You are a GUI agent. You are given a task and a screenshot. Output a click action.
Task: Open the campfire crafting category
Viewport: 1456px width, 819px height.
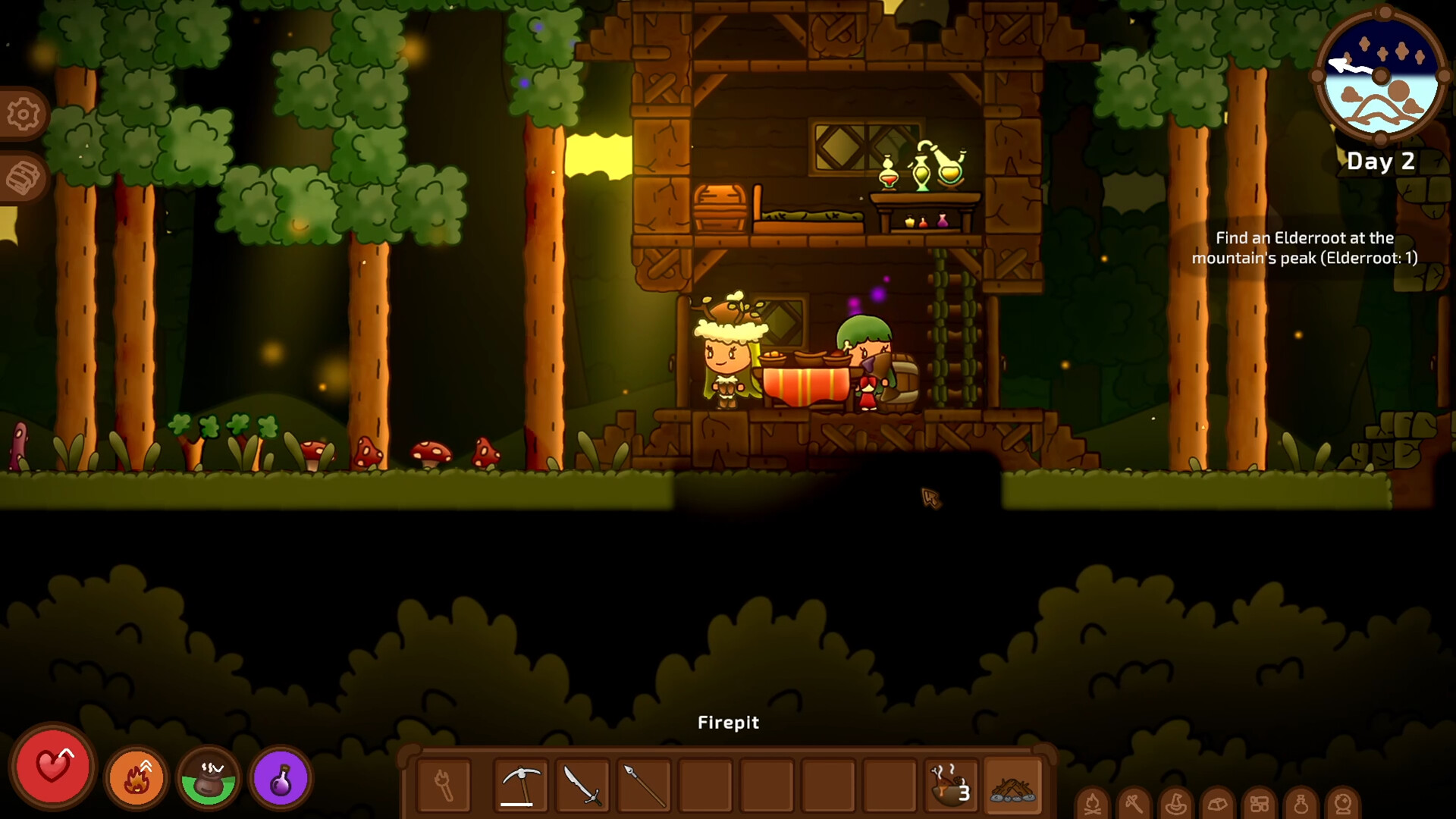tap(1092, 804)
